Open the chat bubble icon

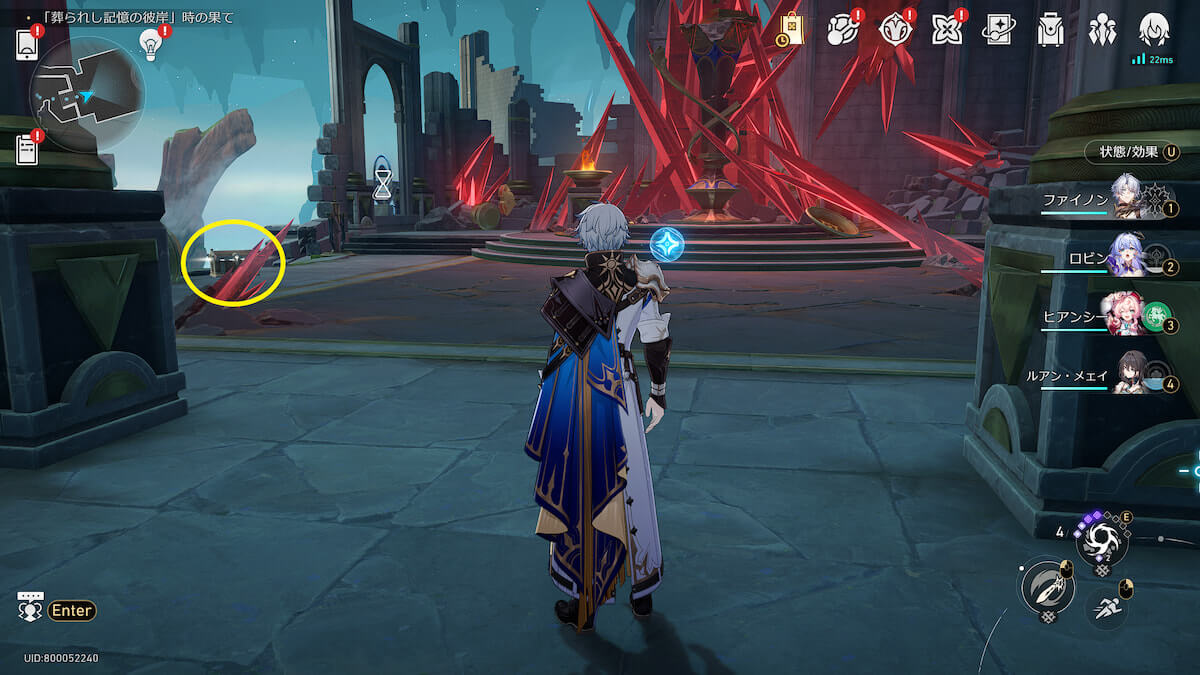[x=31, y=607]
